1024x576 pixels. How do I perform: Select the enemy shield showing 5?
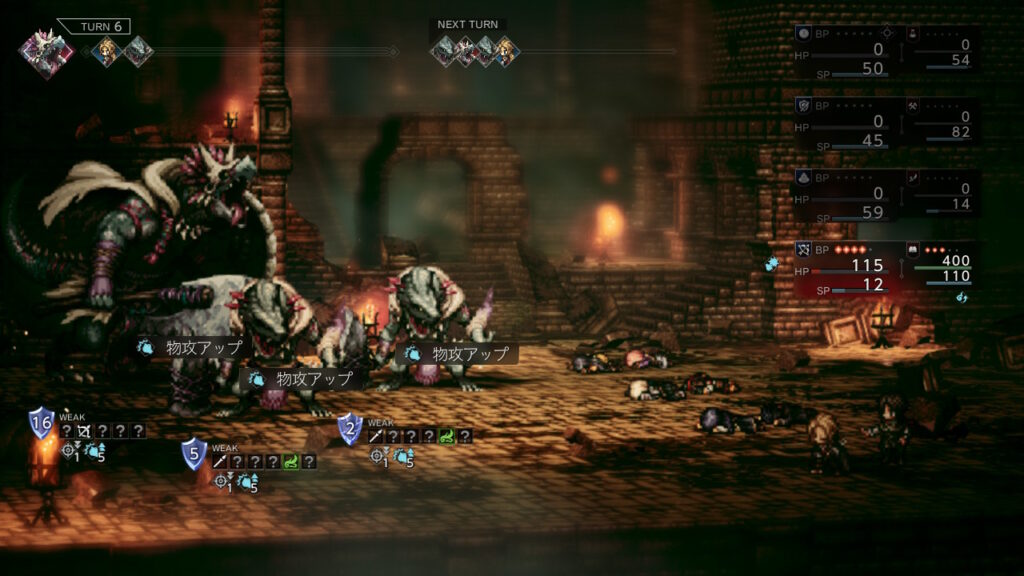click(x=194, y=454)
